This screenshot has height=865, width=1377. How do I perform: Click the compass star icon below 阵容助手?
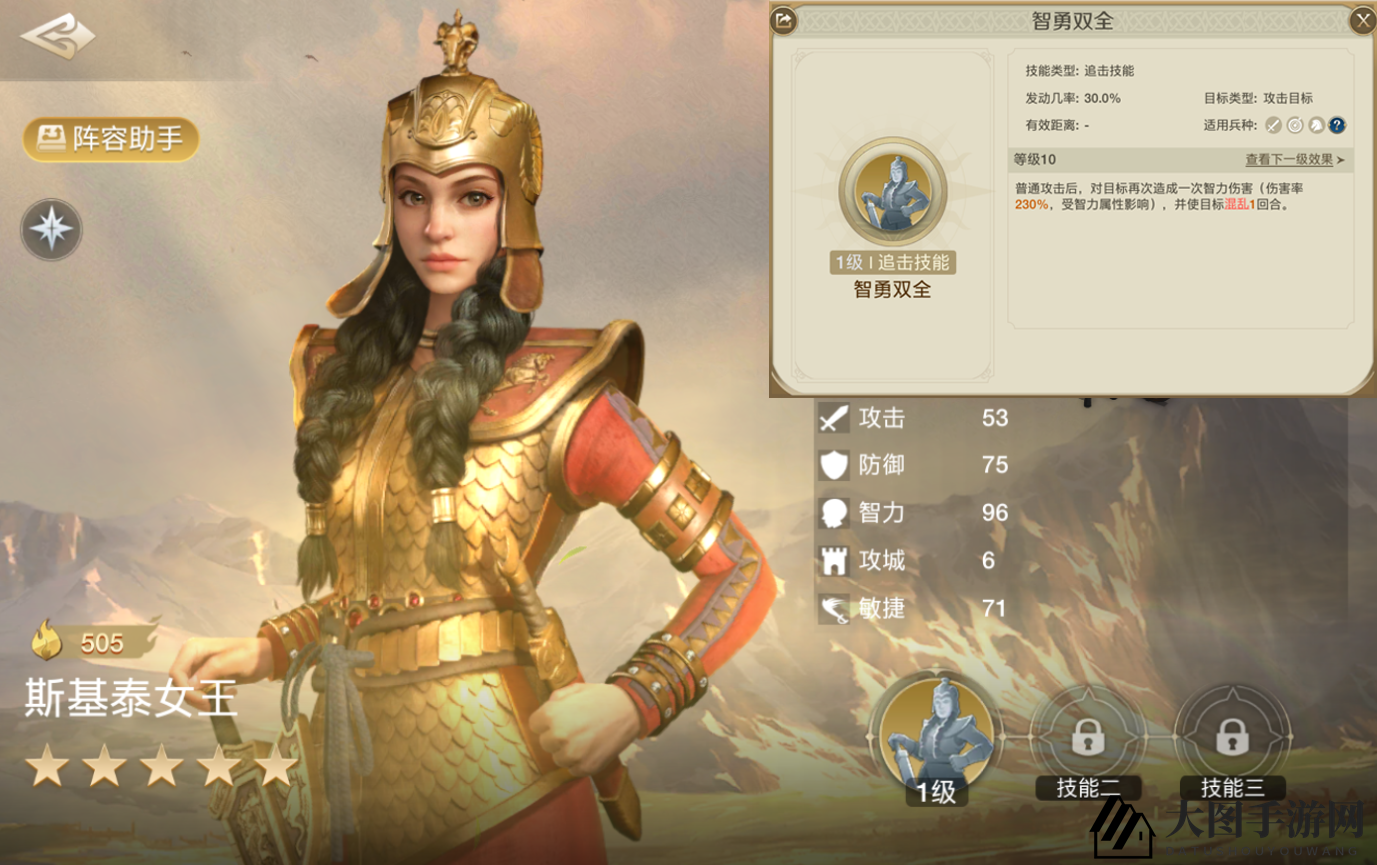[x=50, y=230]
